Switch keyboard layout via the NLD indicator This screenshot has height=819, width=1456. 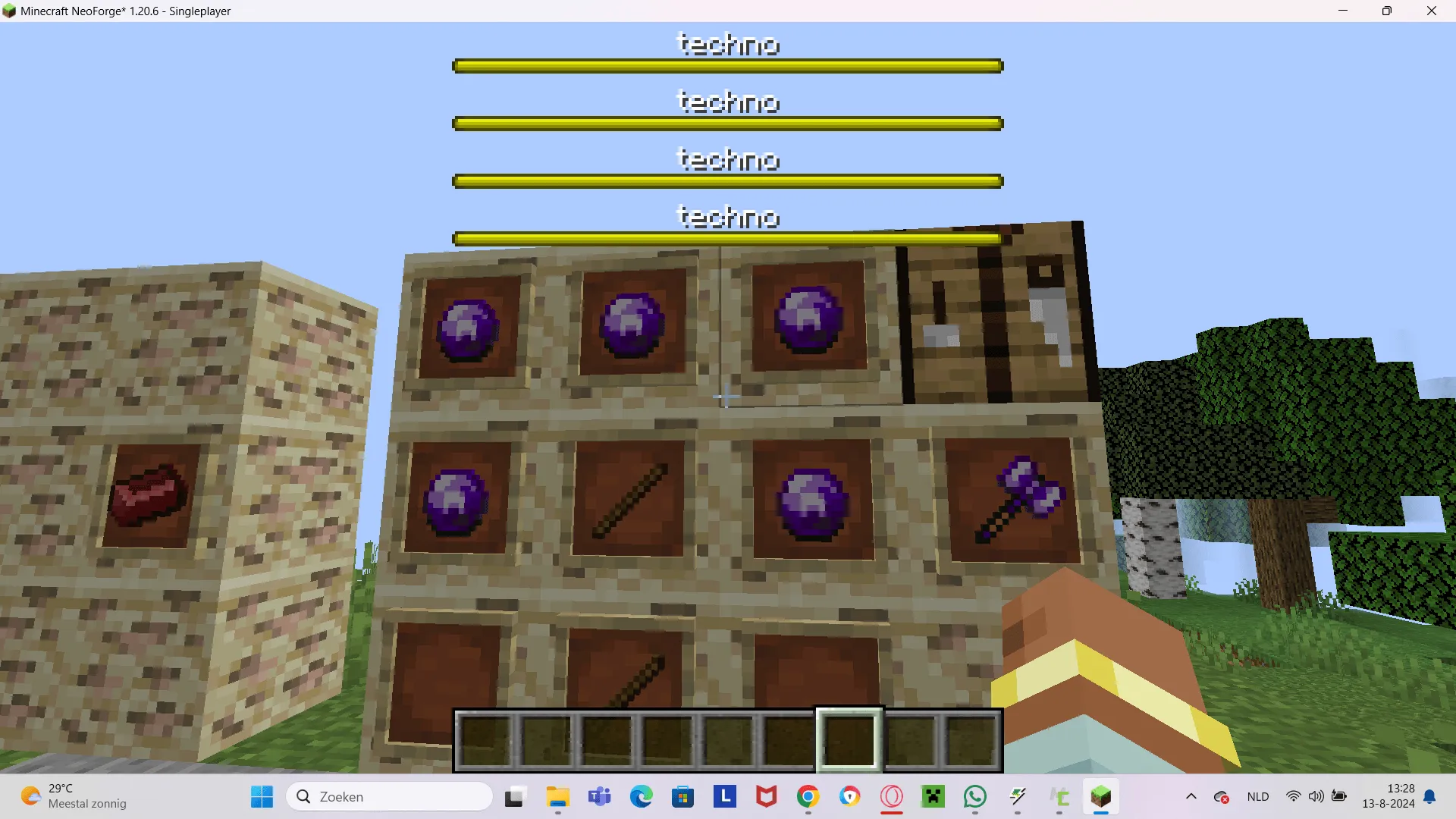[1257, 797]
